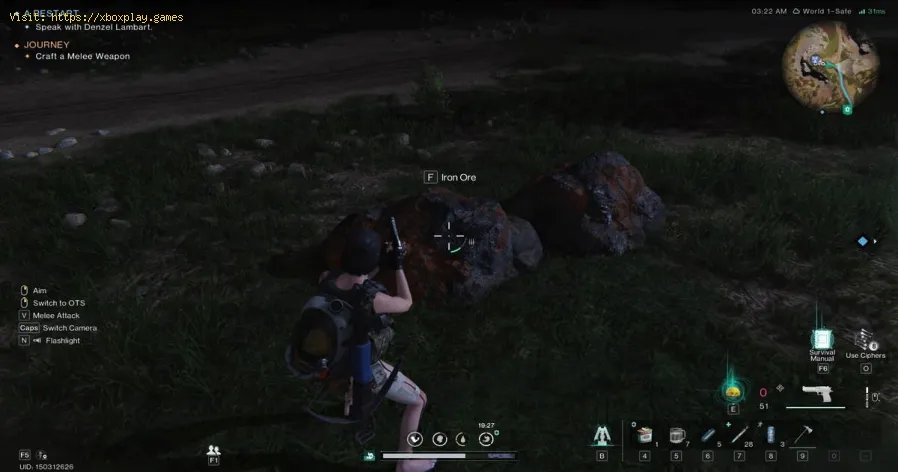This screenshot has width=898, height=472.
Task: Equip the pickaxe from the hotbar
Action: (802, 435)
